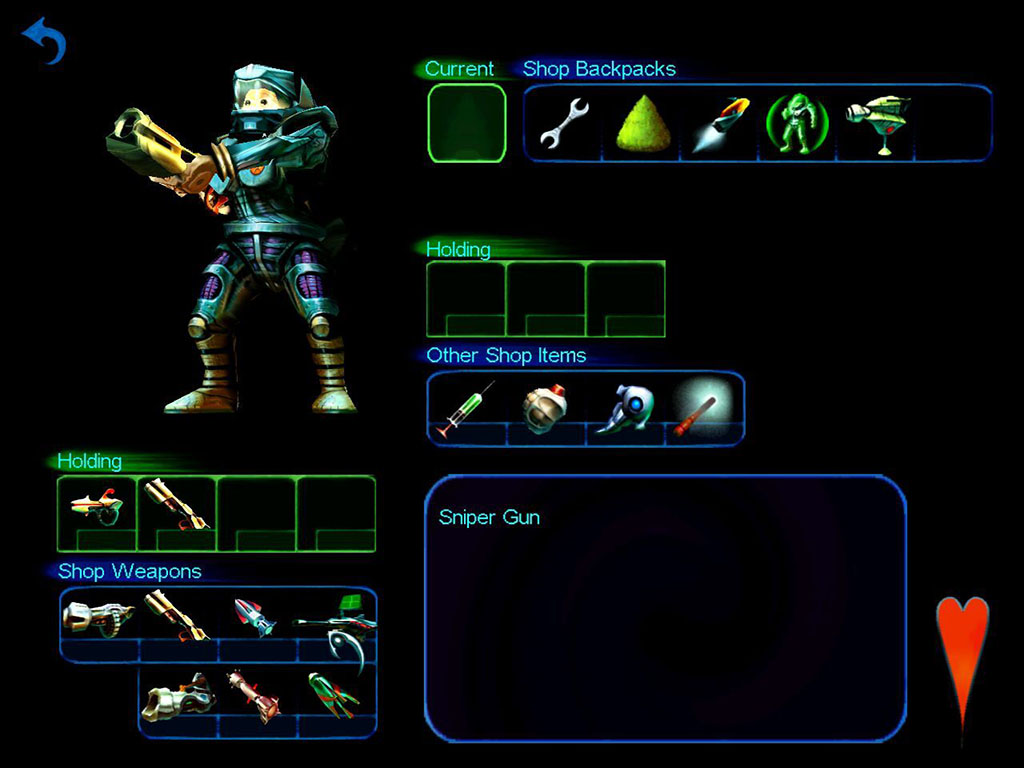Choose the turret on stand backpack
This screenshot has height=768, width=1024.
[x=875, y=123]
